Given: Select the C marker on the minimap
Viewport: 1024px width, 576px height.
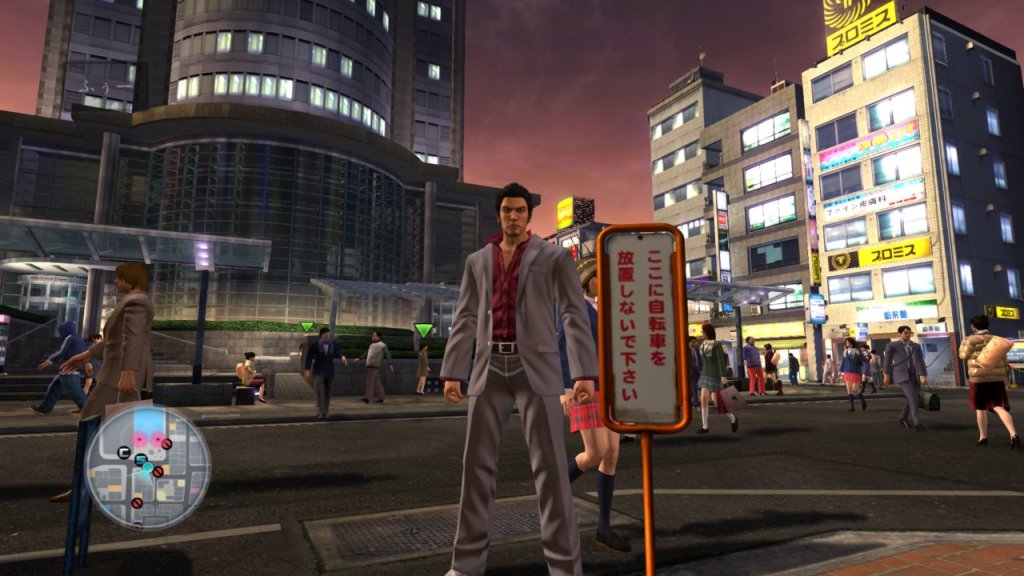Looking at the screenshot, I should click(x=124, y=452).
